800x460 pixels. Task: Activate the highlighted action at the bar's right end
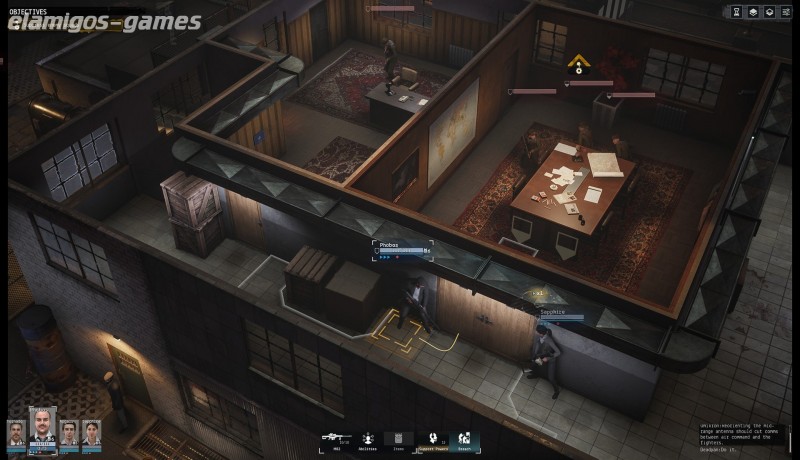(464, 439)
